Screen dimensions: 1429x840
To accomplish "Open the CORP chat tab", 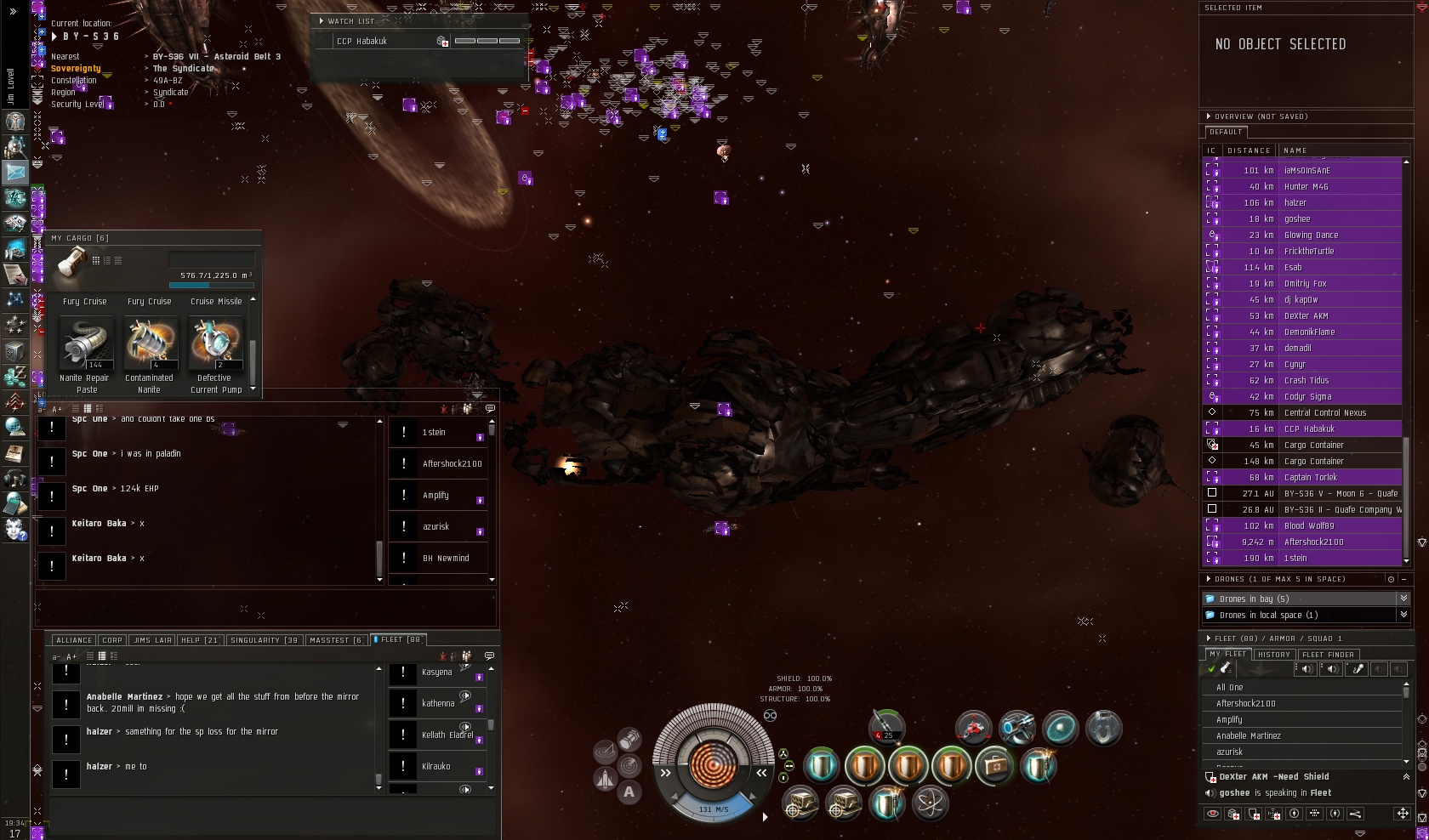I will 112,640.
